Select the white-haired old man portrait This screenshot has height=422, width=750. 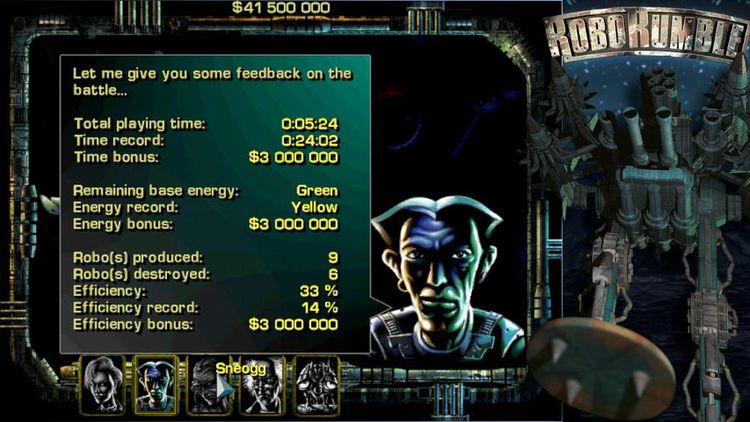pyautogui.click(x=262, y=384)
